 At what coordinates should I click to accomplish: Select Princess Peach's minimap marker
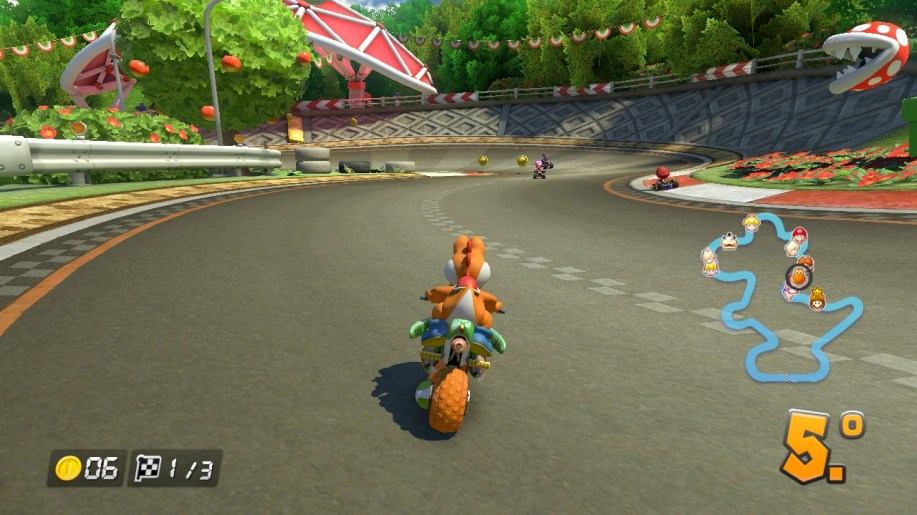tap(751, 223)
